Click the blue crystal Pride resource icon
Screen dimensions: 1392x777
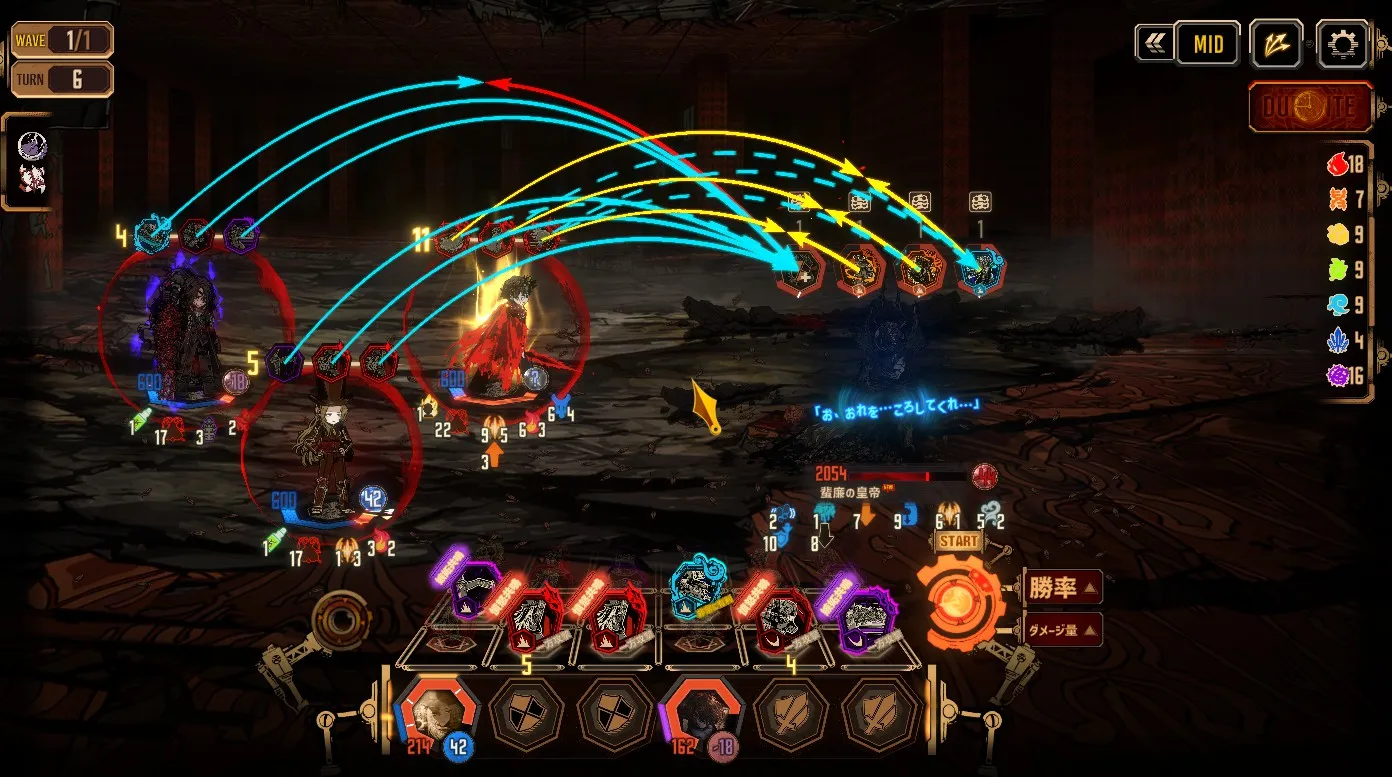[1338, 341]
